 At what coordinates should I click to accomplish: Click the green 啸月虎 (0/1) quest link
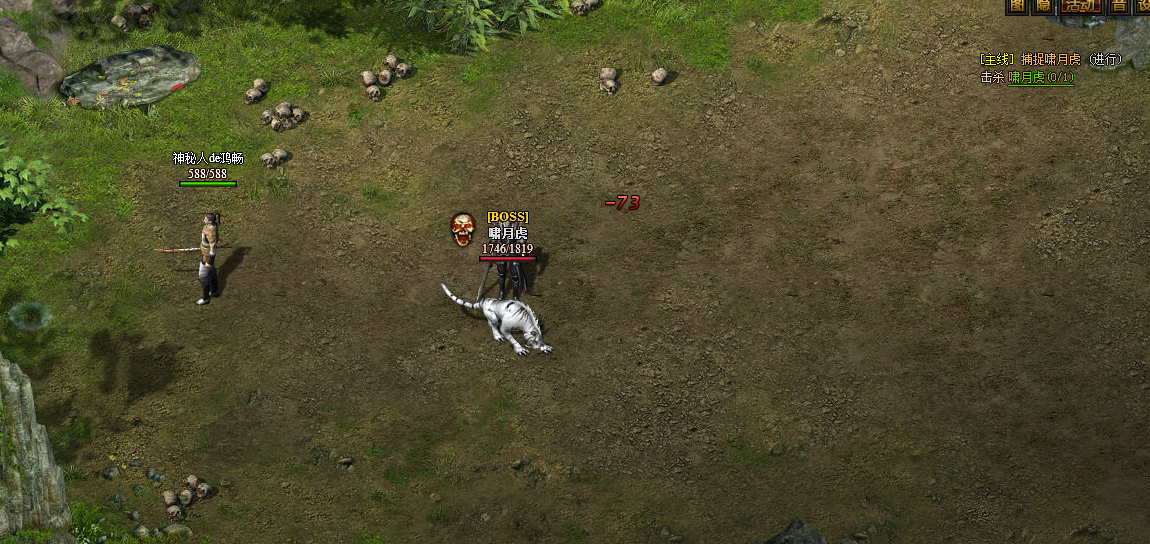[1041, 77]
